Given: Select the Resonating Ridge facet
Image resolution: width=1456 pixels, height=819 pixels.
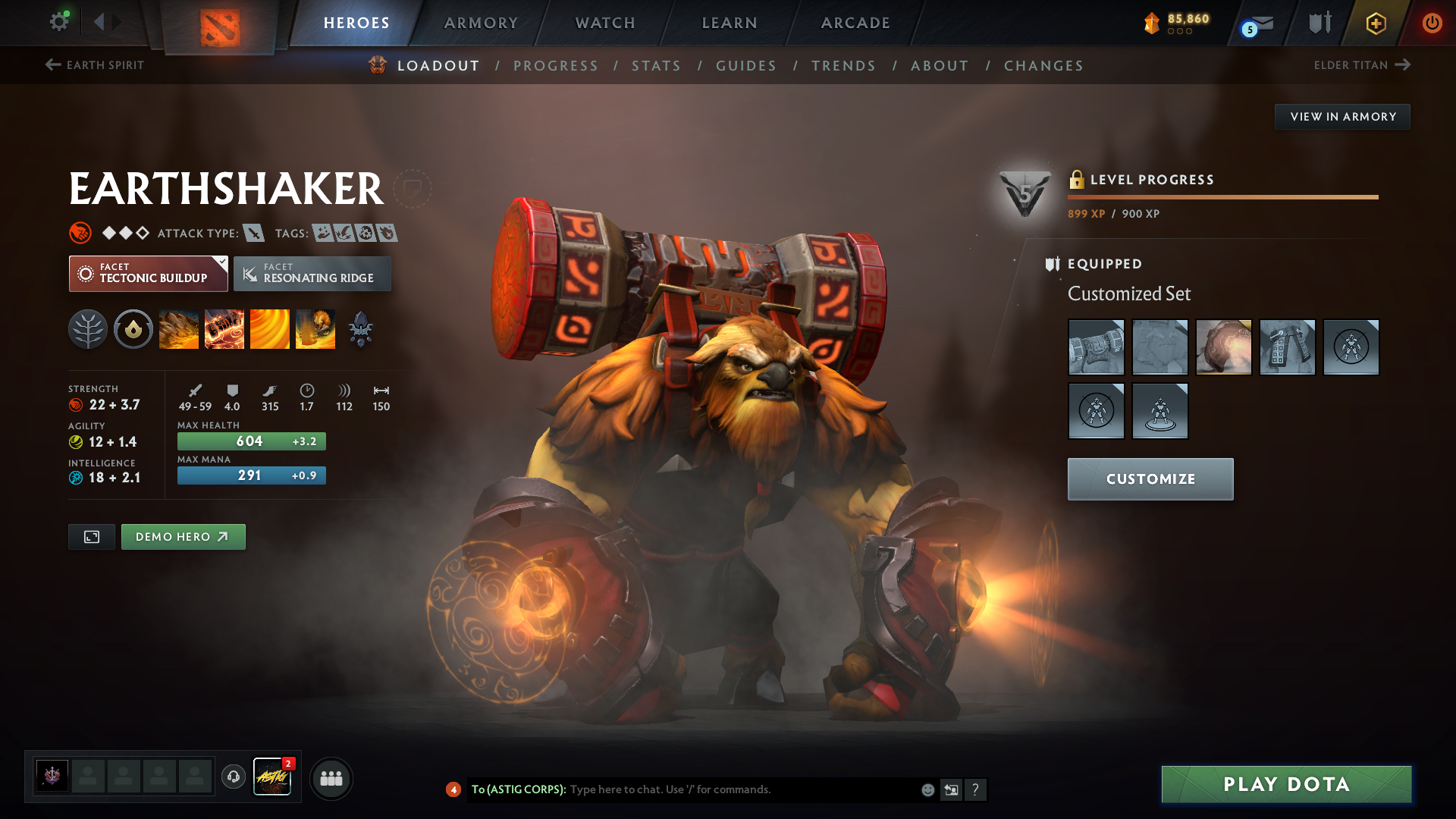Looking at the screenshot, I should 312,274.
